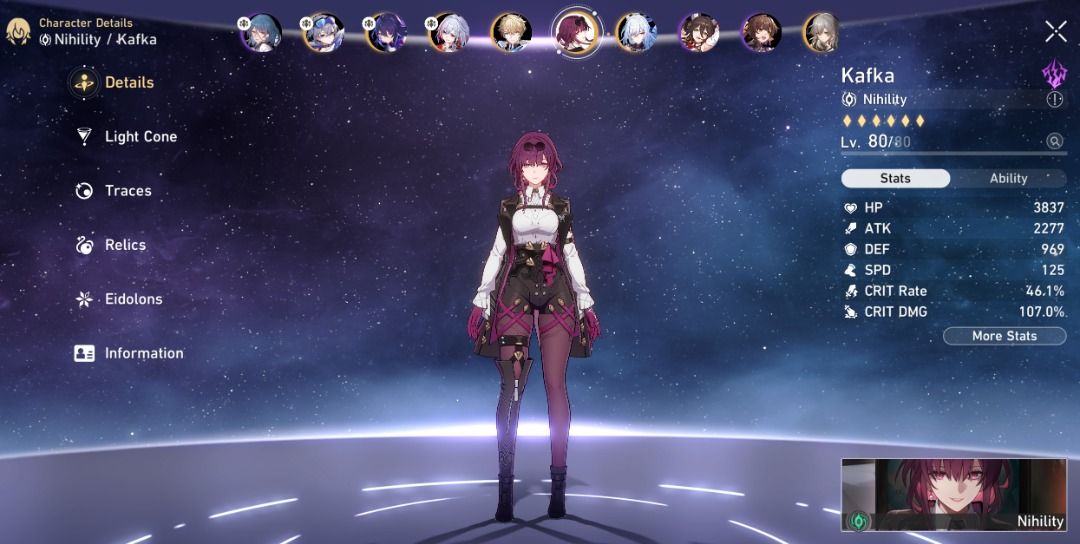Select the Stats tab
This screenshot has height=544, width=1080.
(895, 178)
